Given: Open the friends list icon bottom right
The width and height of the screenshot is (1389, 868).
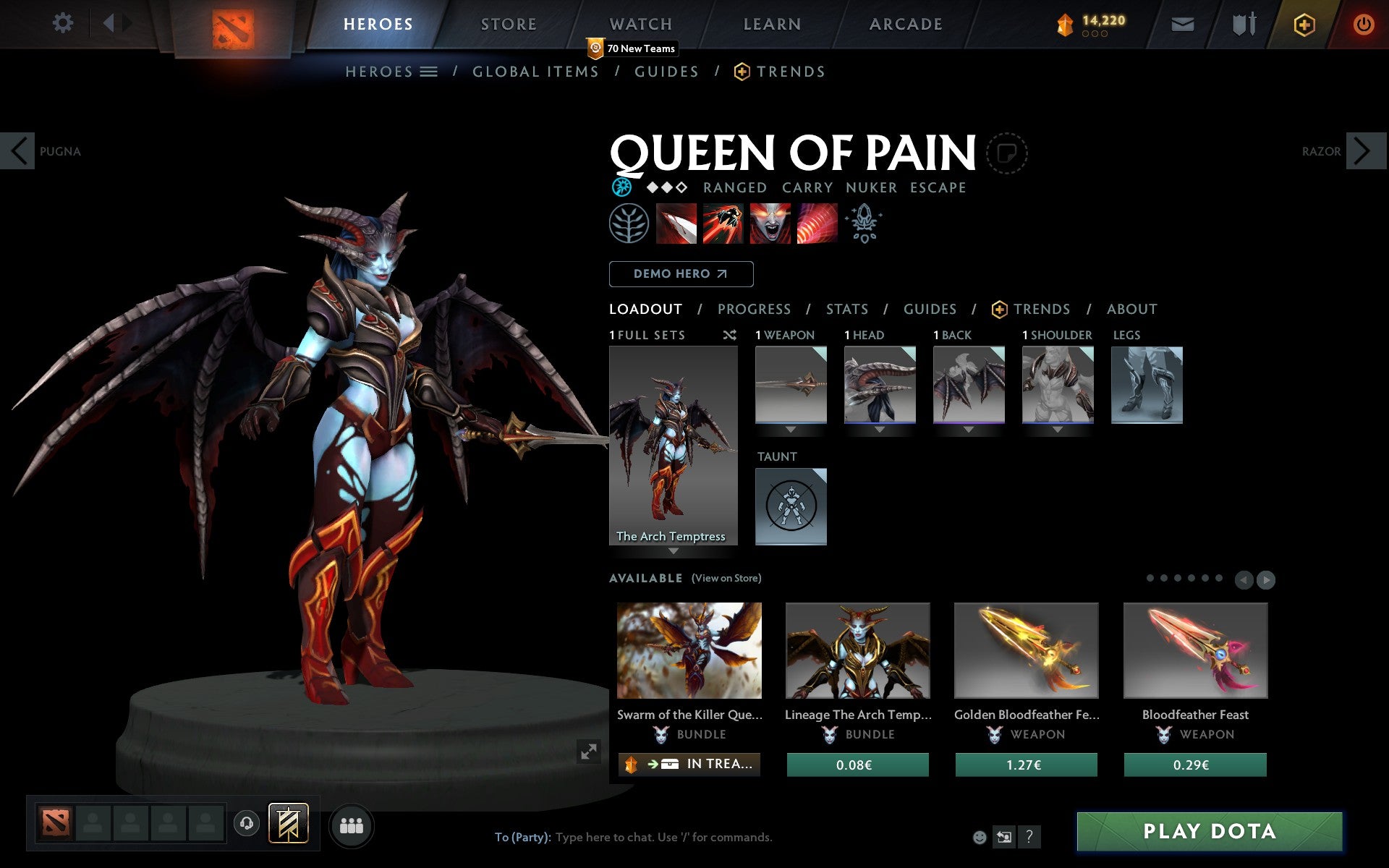Looking at the screenshot, I should tap(352, 825).
